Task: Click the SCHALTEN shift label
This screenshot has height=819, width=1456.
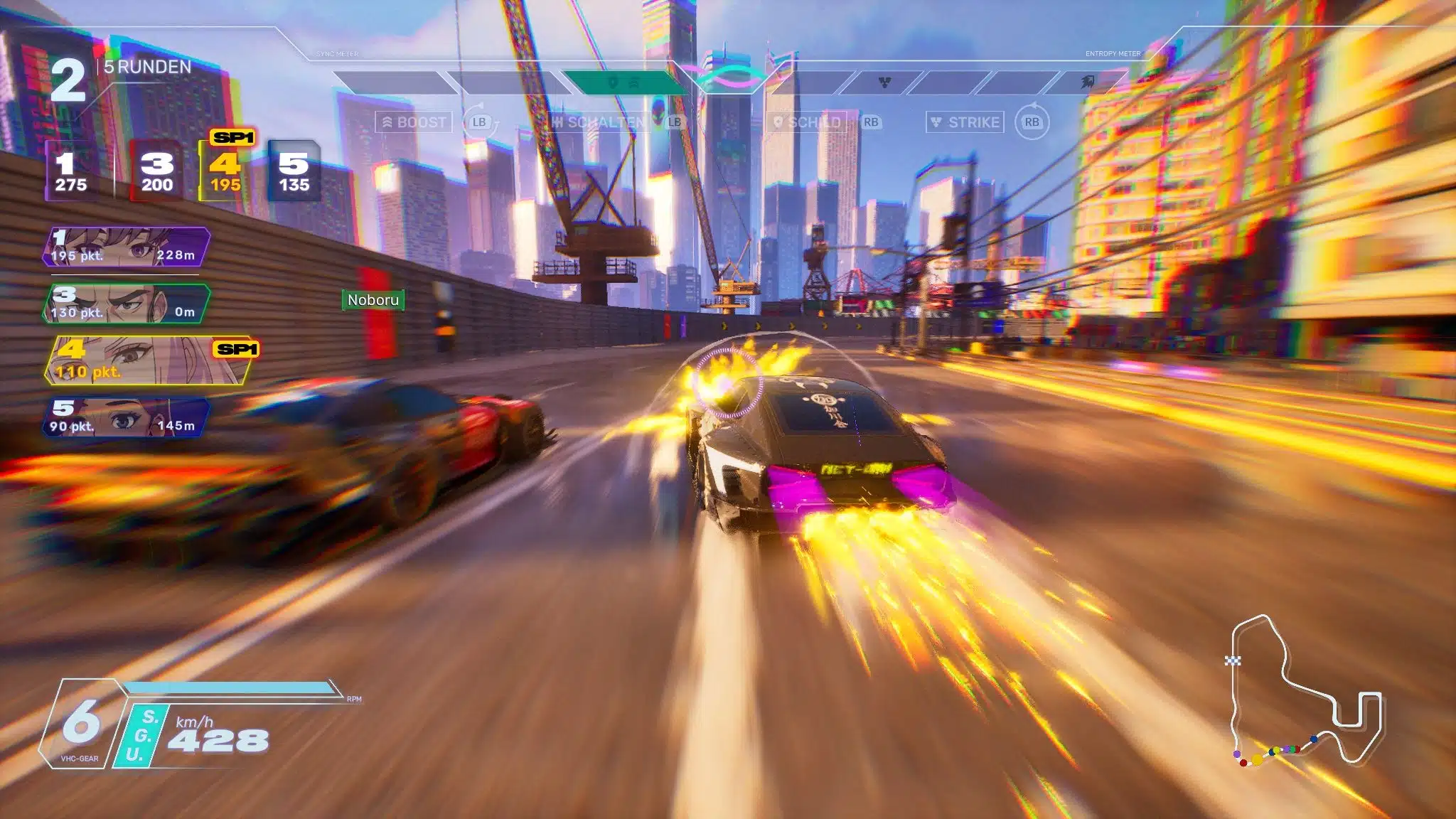Action: click(x=599, y=122)
